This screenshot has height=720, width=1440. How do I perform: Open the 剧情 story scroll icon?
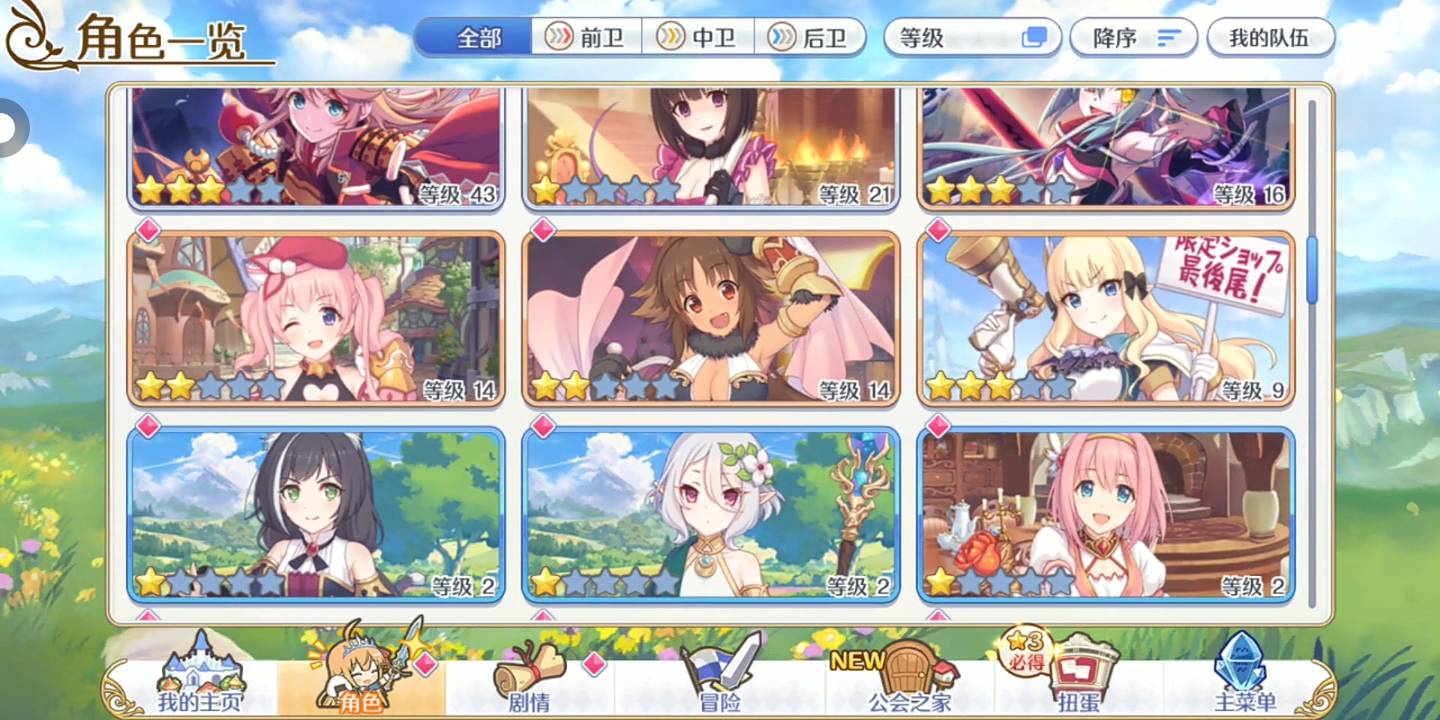click(x=530, y=675)
